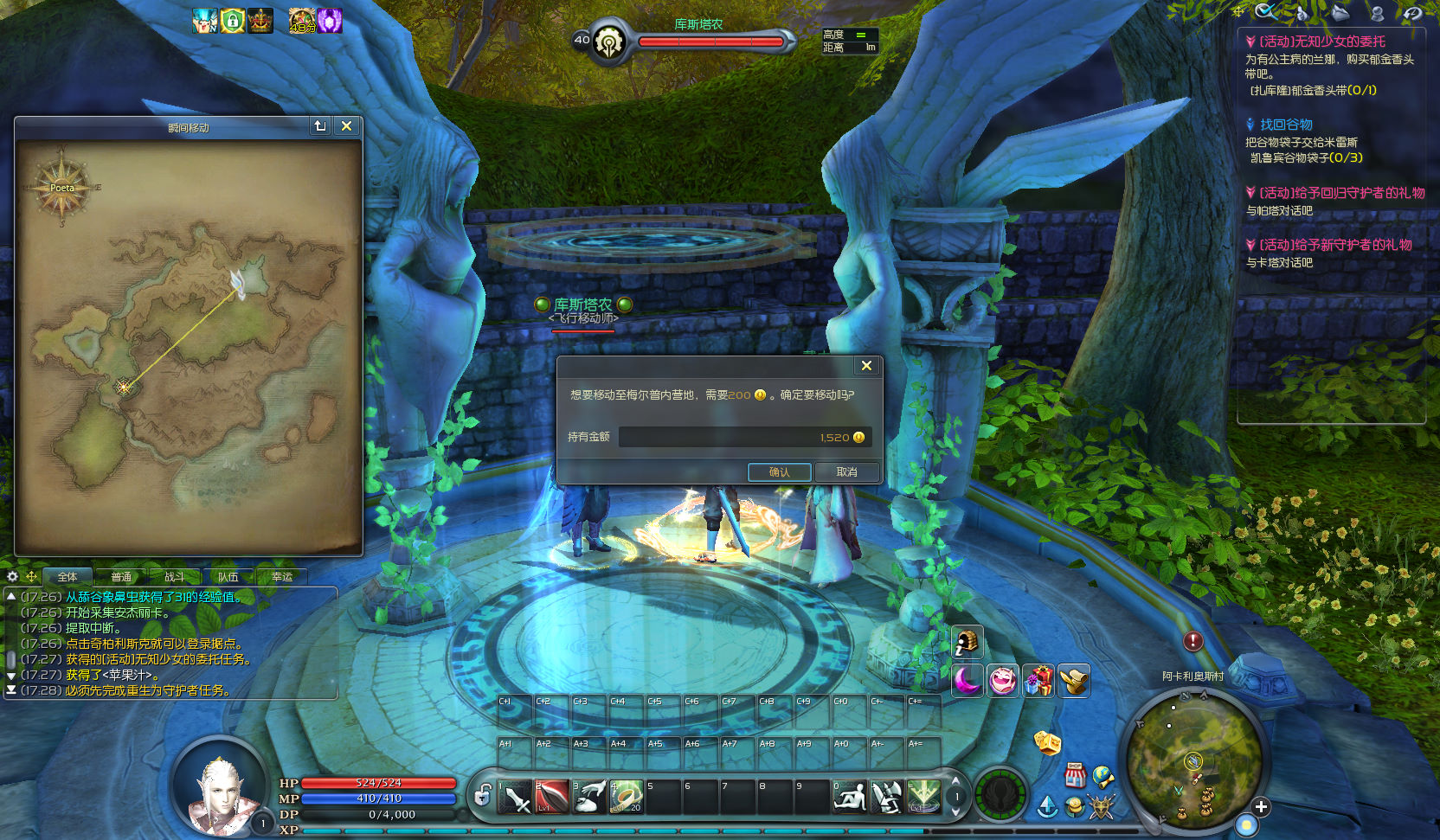Switch to the 普通 chat tab
This screenshot has height=840, width=1440.
(x=121, y=577)
